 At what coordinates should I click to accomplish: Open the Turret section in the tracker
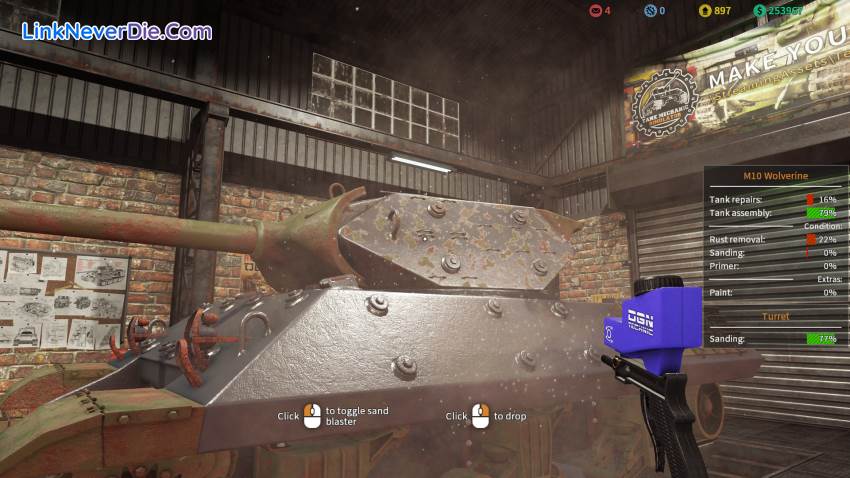(x=776, y=316)
